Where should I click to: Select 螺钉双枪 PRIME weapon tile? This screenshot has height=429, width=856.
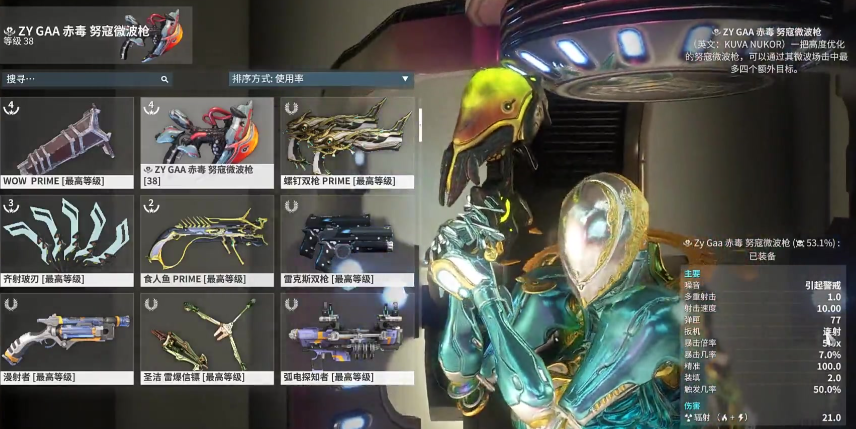(x=347, y=142)
